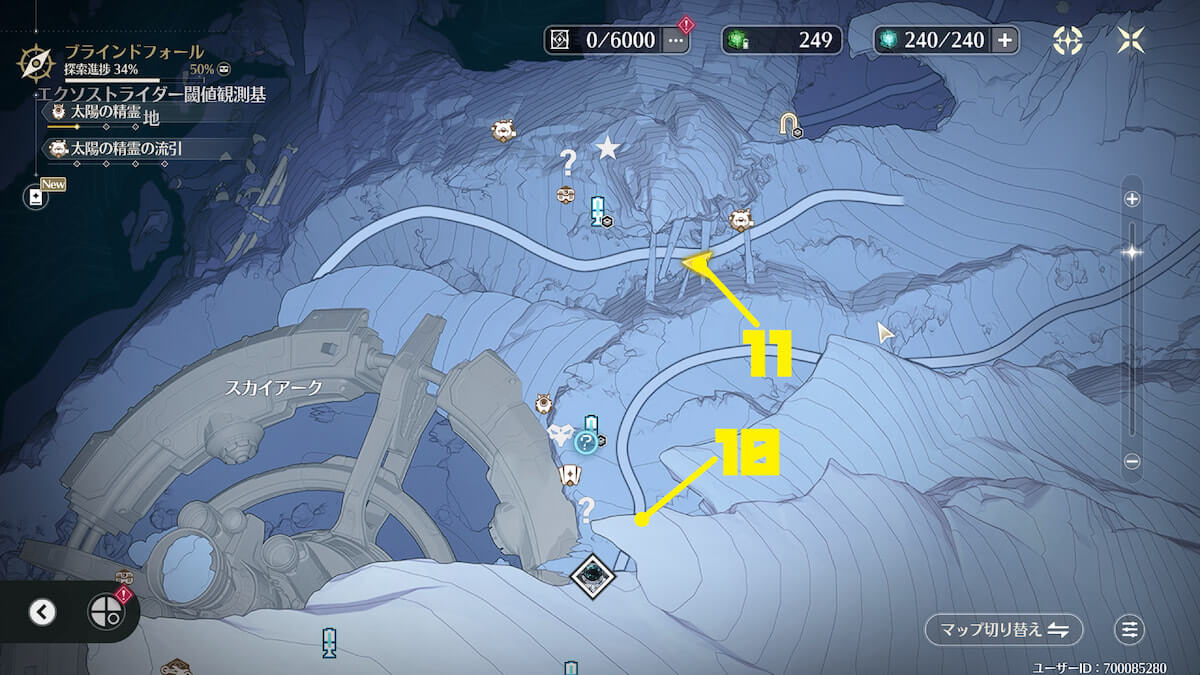
Task: Close the map with the X button
Action: tap(1132, 40)
